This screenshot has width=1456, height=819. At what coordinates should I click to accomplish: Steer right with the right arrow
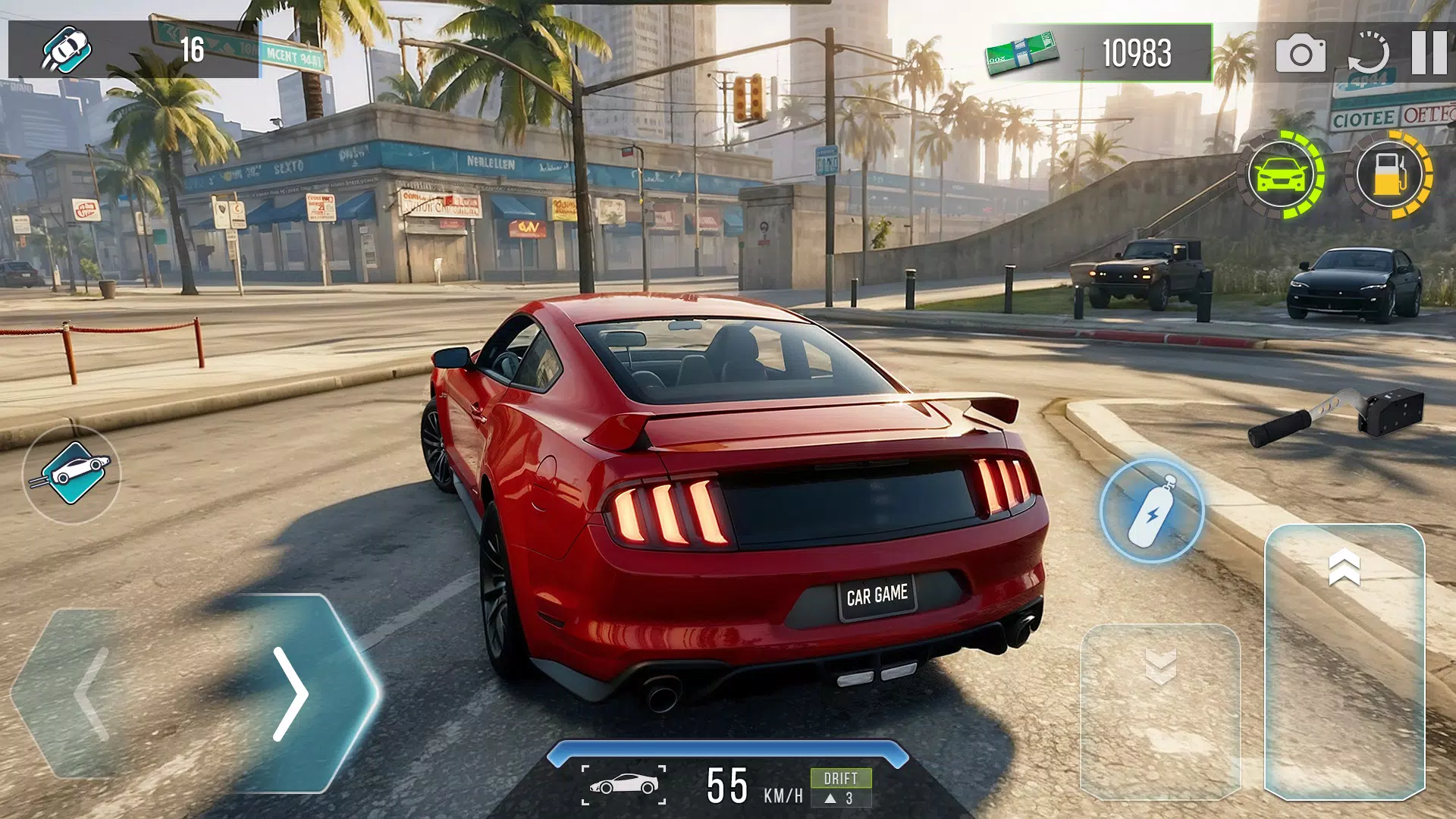point(292,693)
